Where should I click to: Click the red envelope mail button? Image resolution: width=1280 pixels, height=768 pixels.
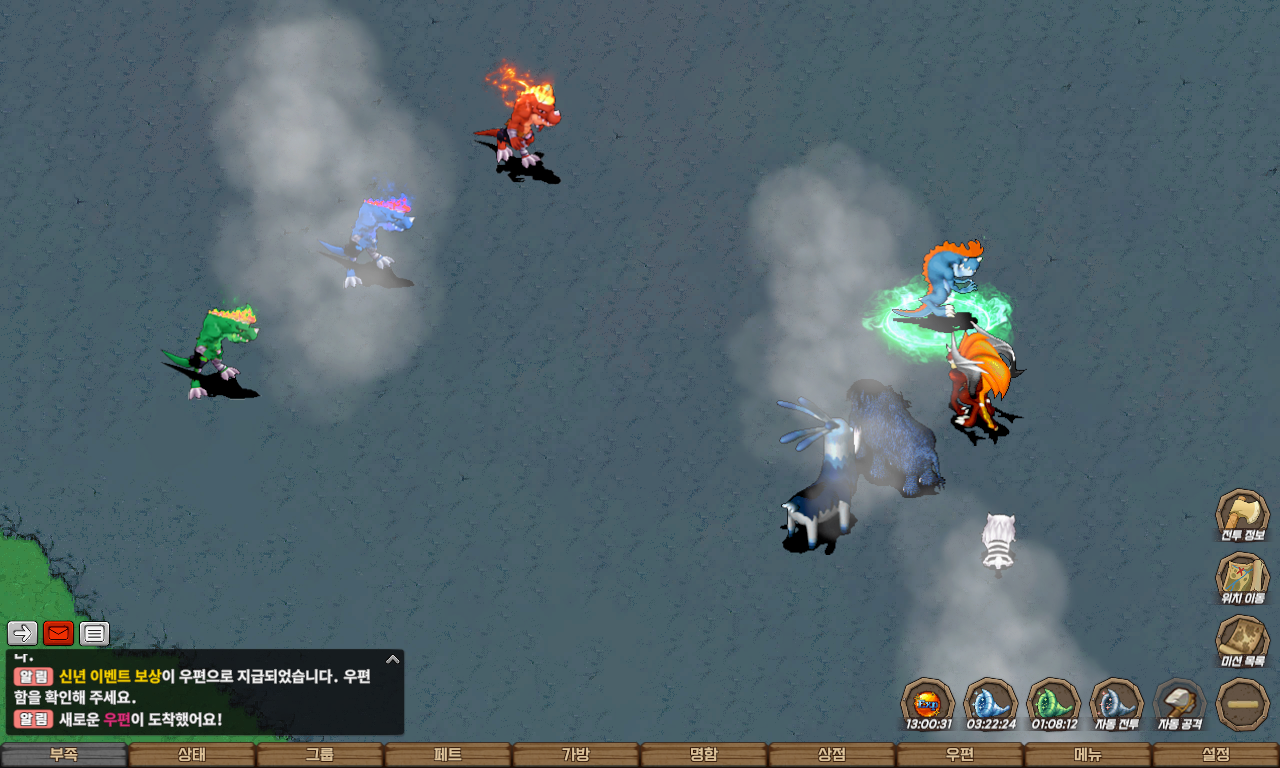click(59, 633)
